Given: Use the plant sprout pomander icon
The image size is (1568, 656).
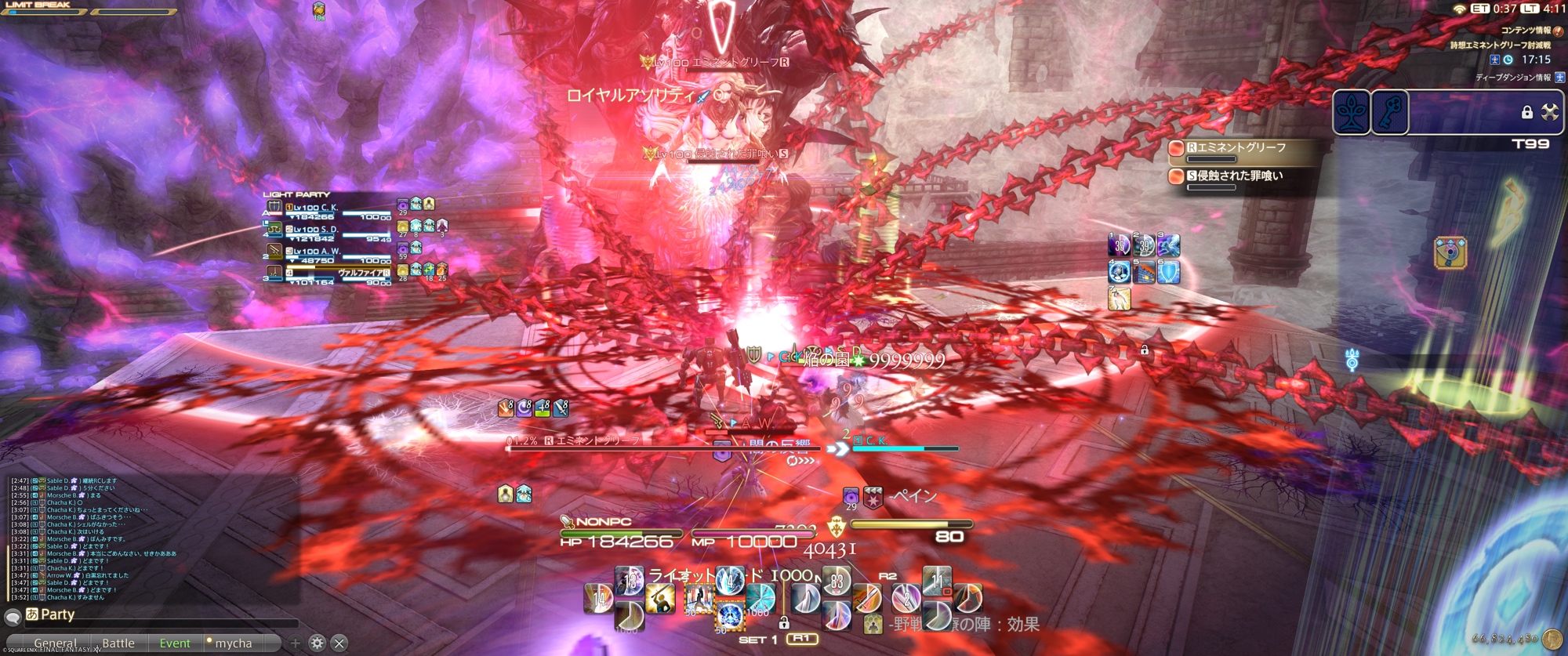Looking at the screenshot, I should pyautogui.click(x=1352, y=112).
